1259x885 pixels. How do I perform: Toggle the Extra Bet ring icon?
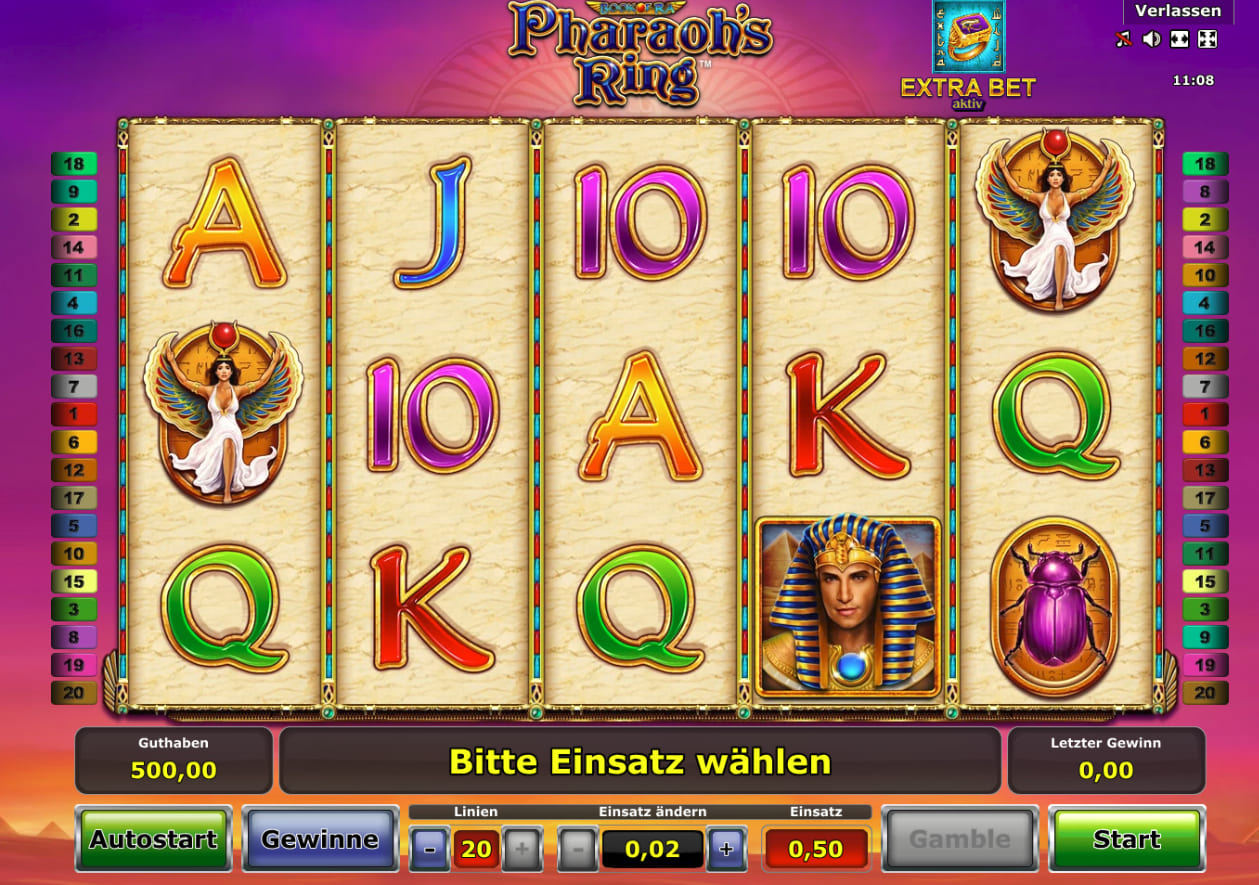tap(968, 38)
